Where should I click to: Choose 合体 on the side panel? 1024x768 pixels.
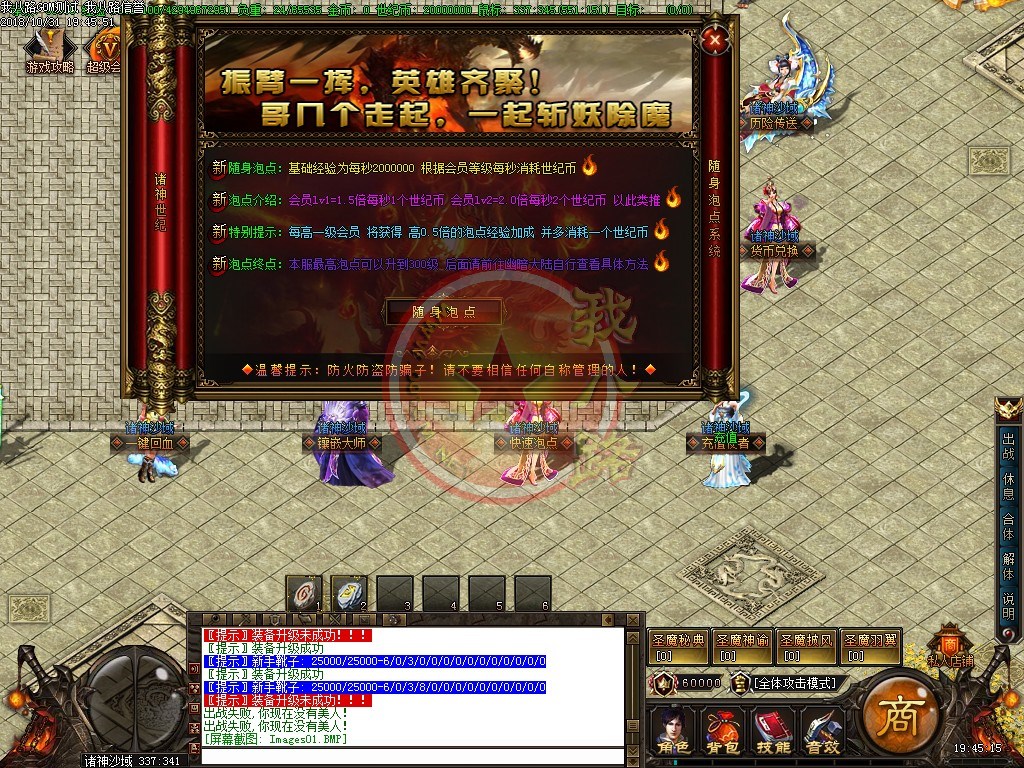pos(1009,526)
